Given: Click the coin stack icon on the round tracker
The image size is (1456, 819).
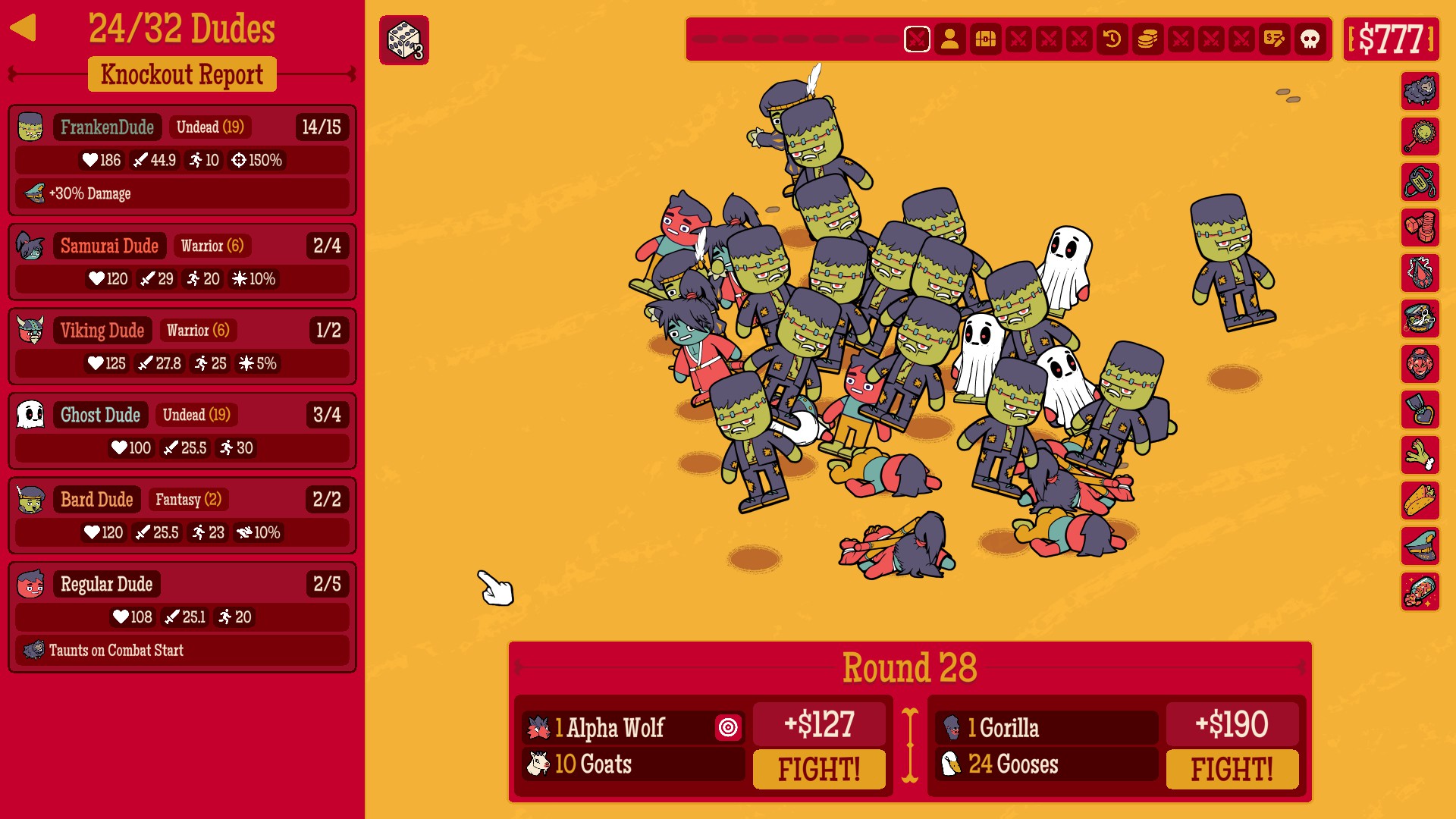Looking at the screenshot, I should (1146, 39).
